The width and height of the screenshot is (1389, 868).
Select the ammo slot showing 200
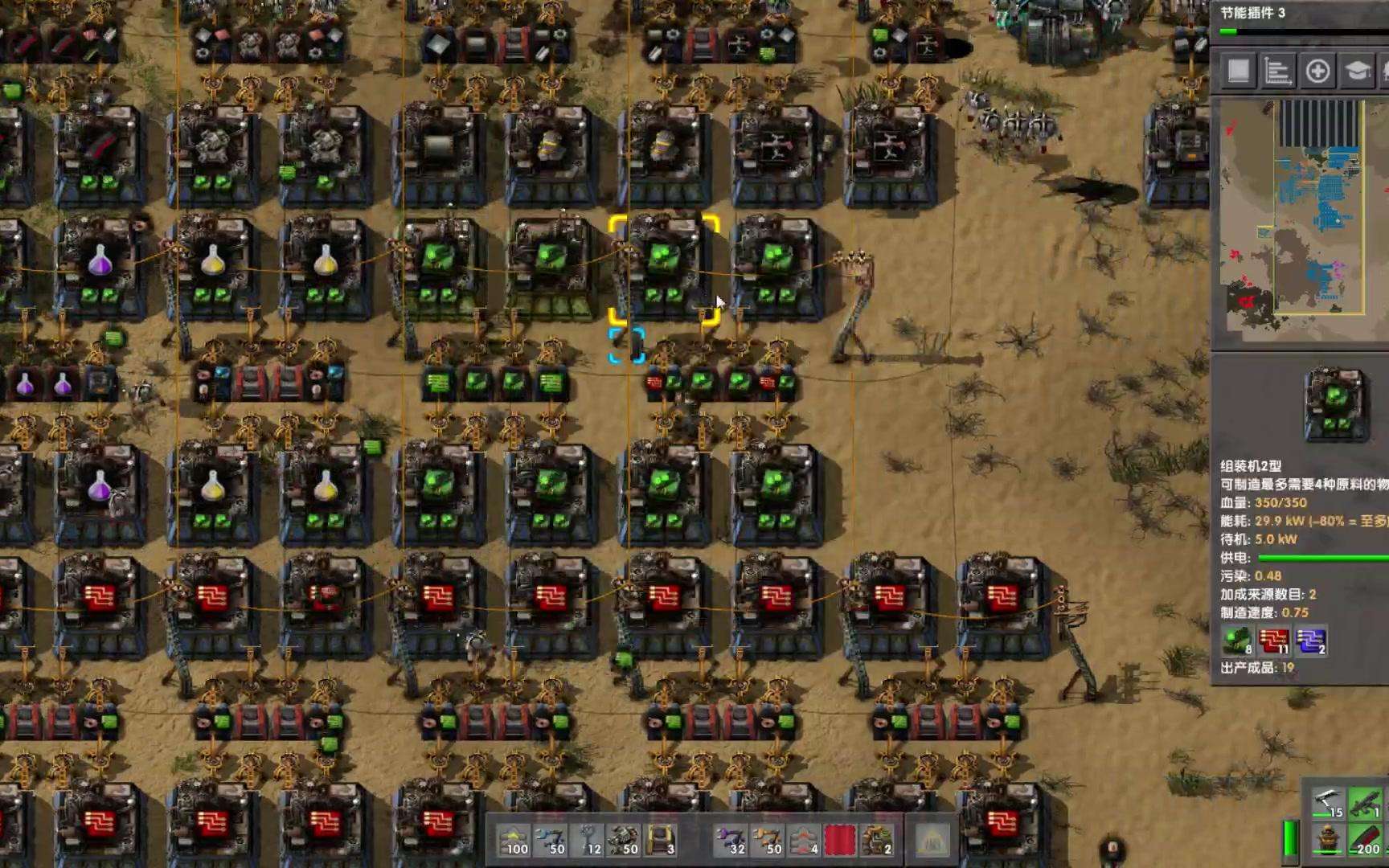click(1365, 840)
